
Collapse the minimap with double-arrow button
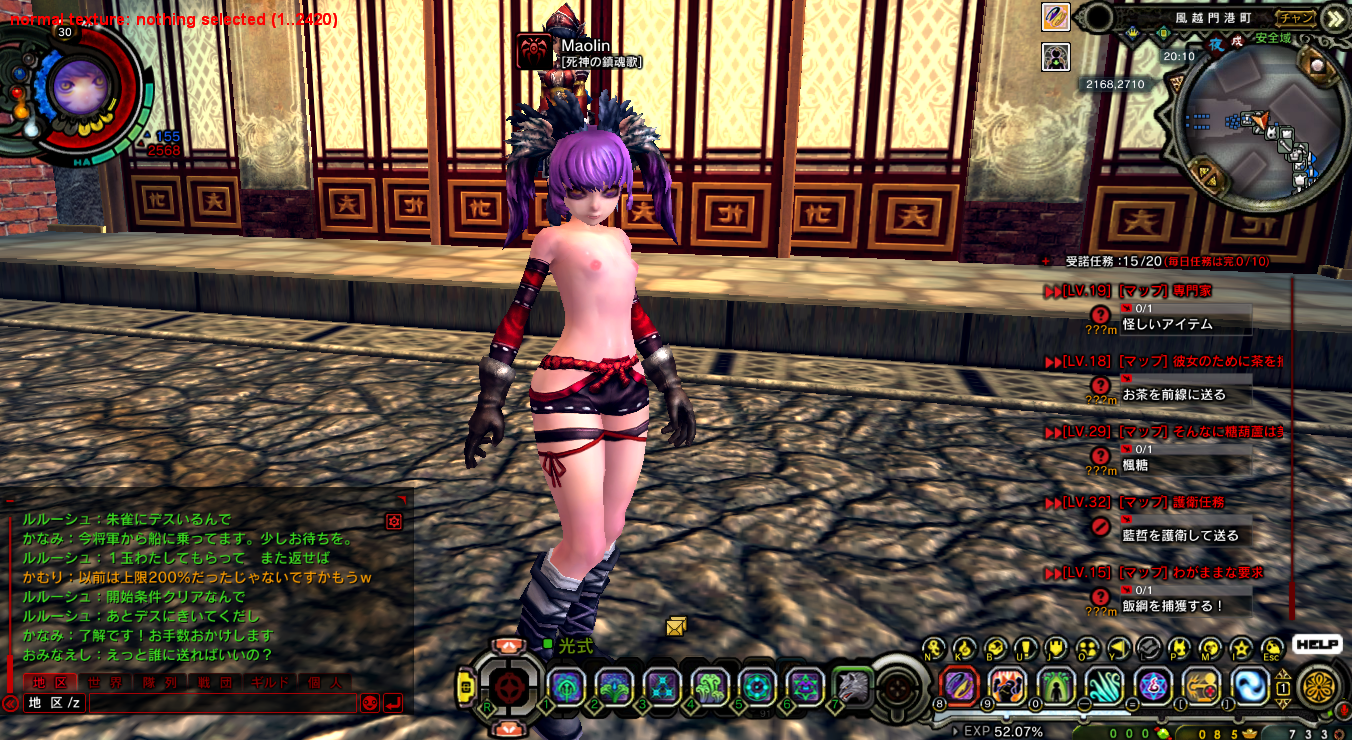(1334, 18)
